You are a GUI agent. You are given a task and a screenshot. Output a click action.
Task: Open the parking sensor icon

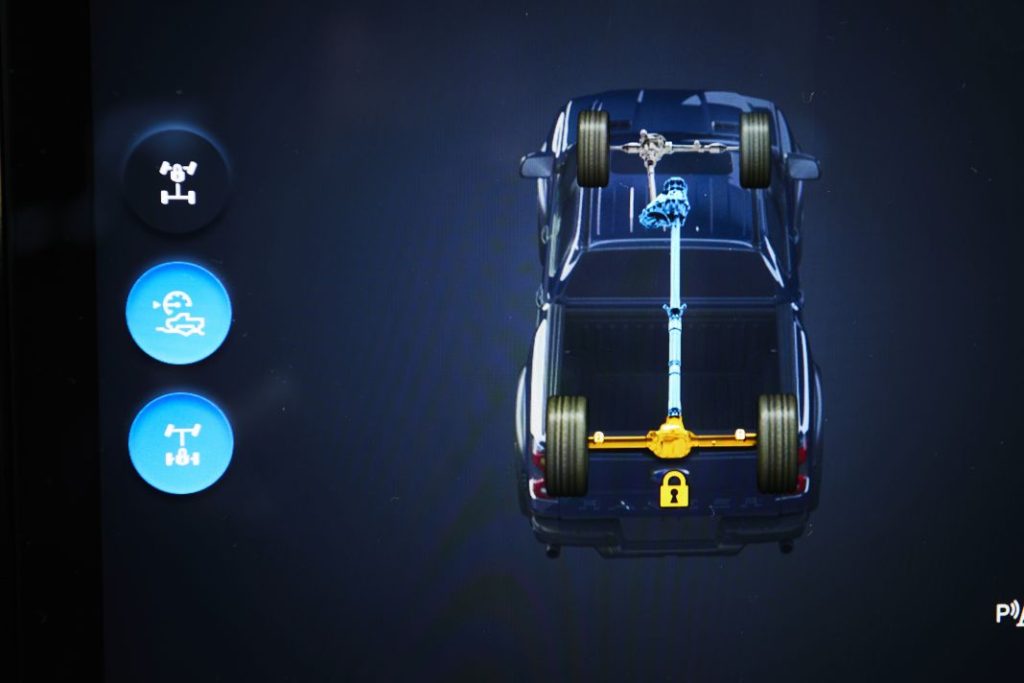click(x=1008, y=613)
